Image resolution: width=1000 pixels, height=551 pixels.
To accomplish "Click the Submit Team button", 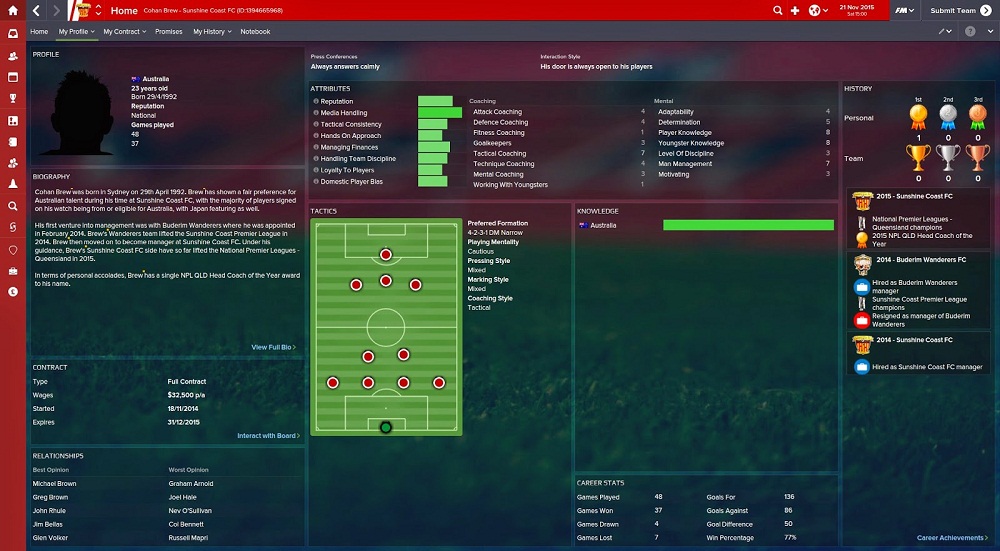I will coord(951,11).
